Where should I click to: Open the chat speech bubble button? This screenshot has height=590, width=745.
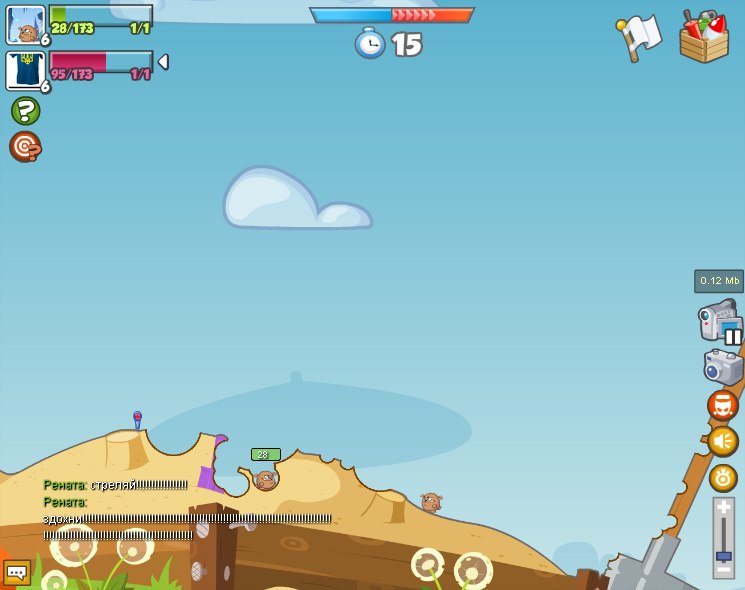click(x=16, y=572)
